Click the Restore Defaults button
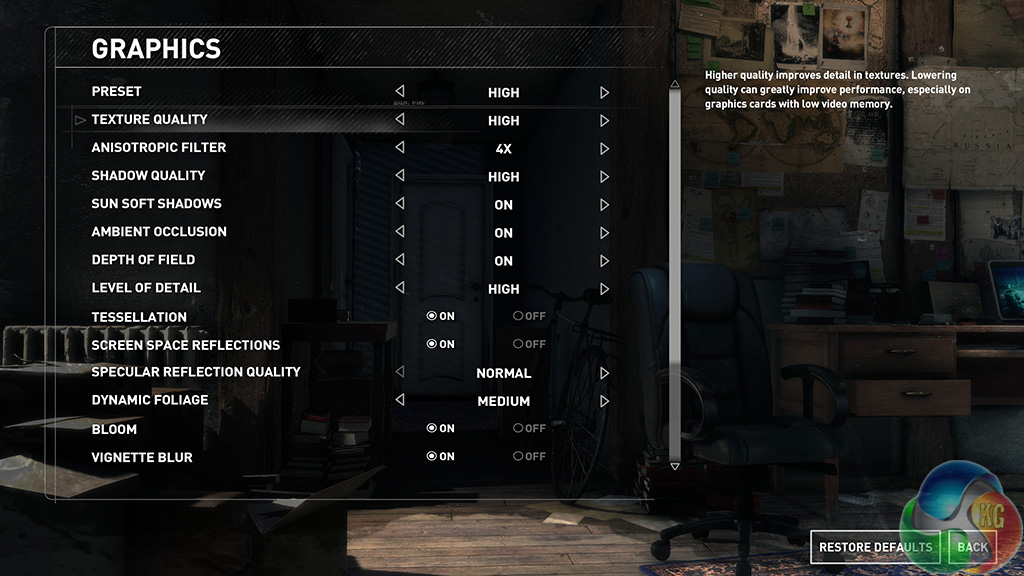This screenshot has height=576, width=1024. 875,547
